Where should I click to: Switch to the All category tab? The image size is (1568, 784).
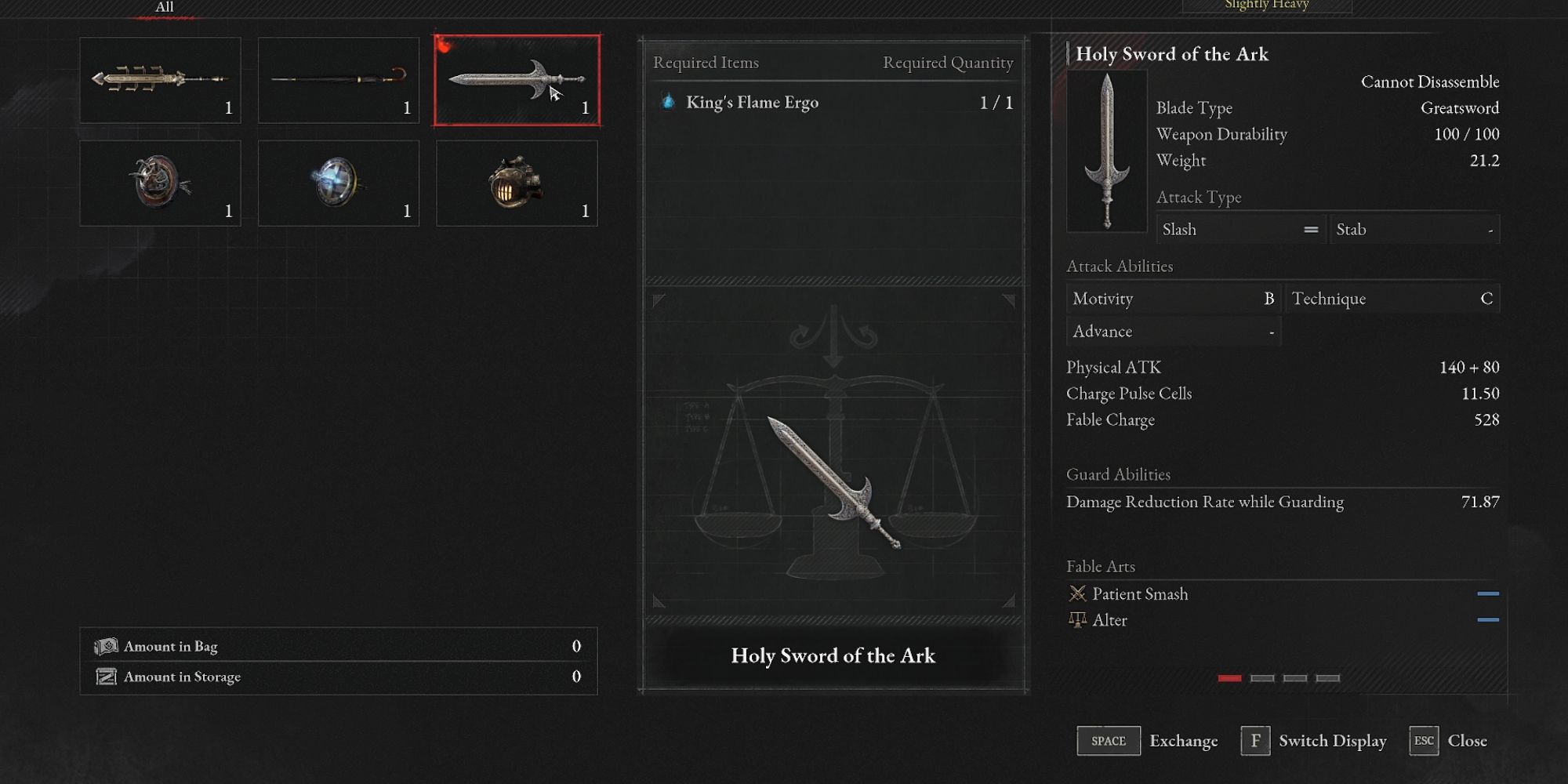164,6
